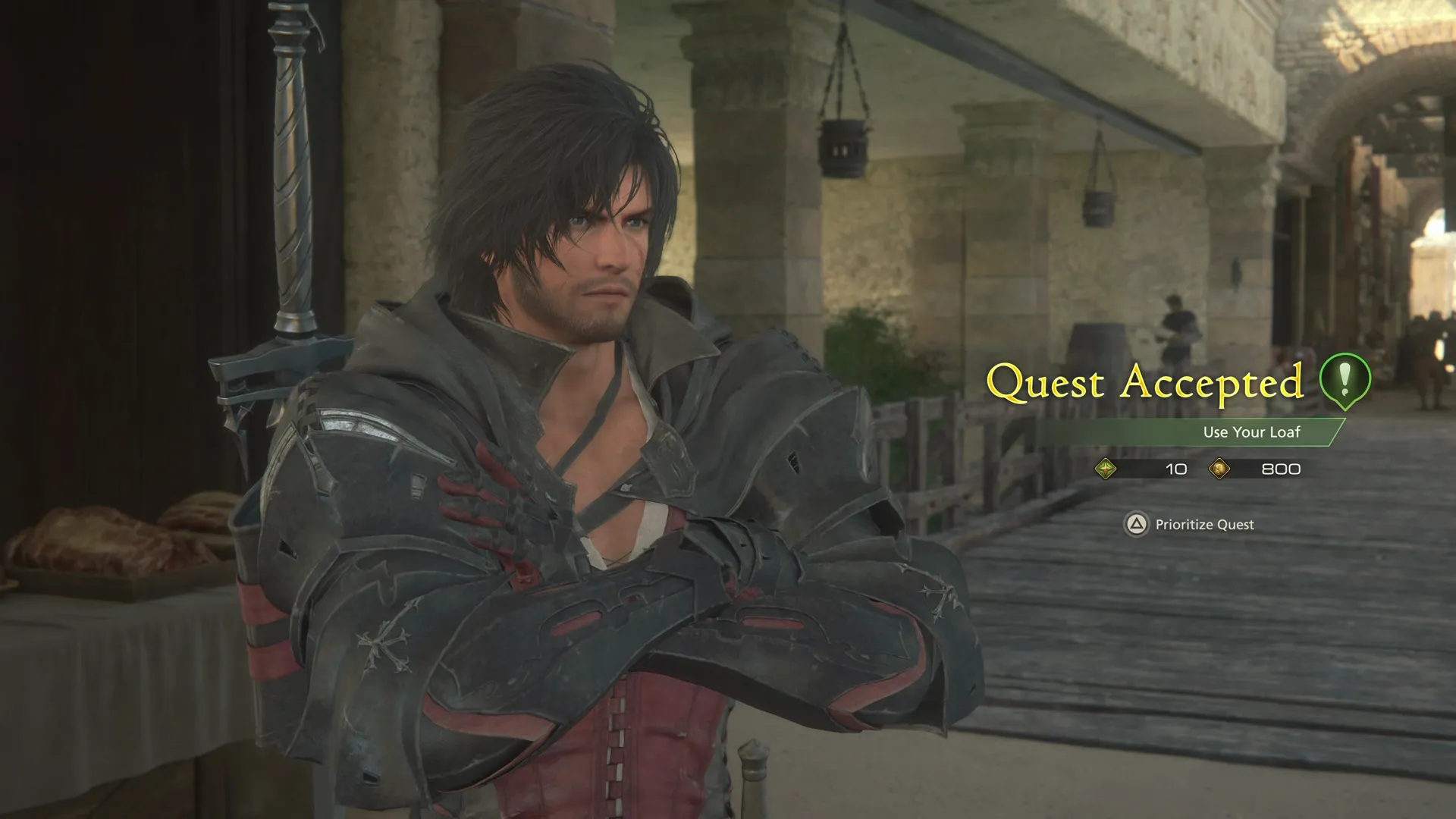Select the experience points diamond icon
The height and width of the screenshot is (819, 1456).
click(x=1107, y=469)
